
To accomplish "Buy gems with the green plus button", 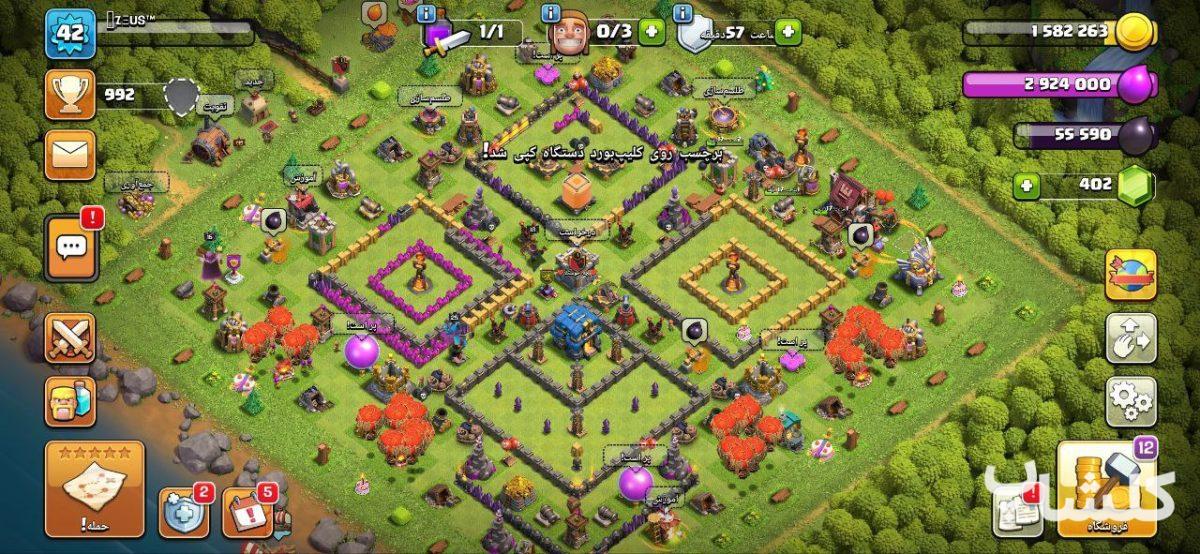I will [1025, 185].
